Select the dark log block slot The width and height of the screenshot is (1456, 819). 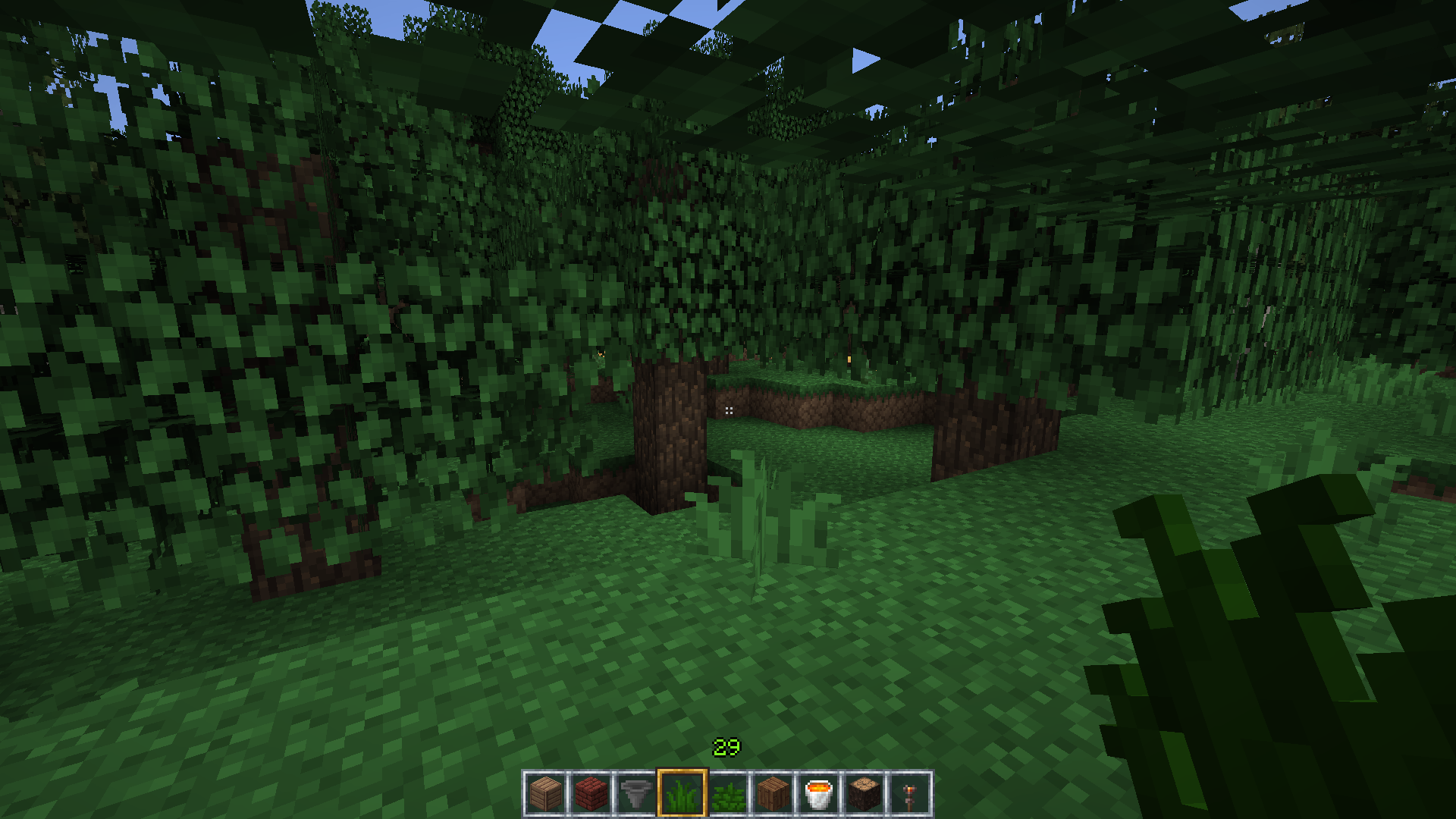click(864, 794)
